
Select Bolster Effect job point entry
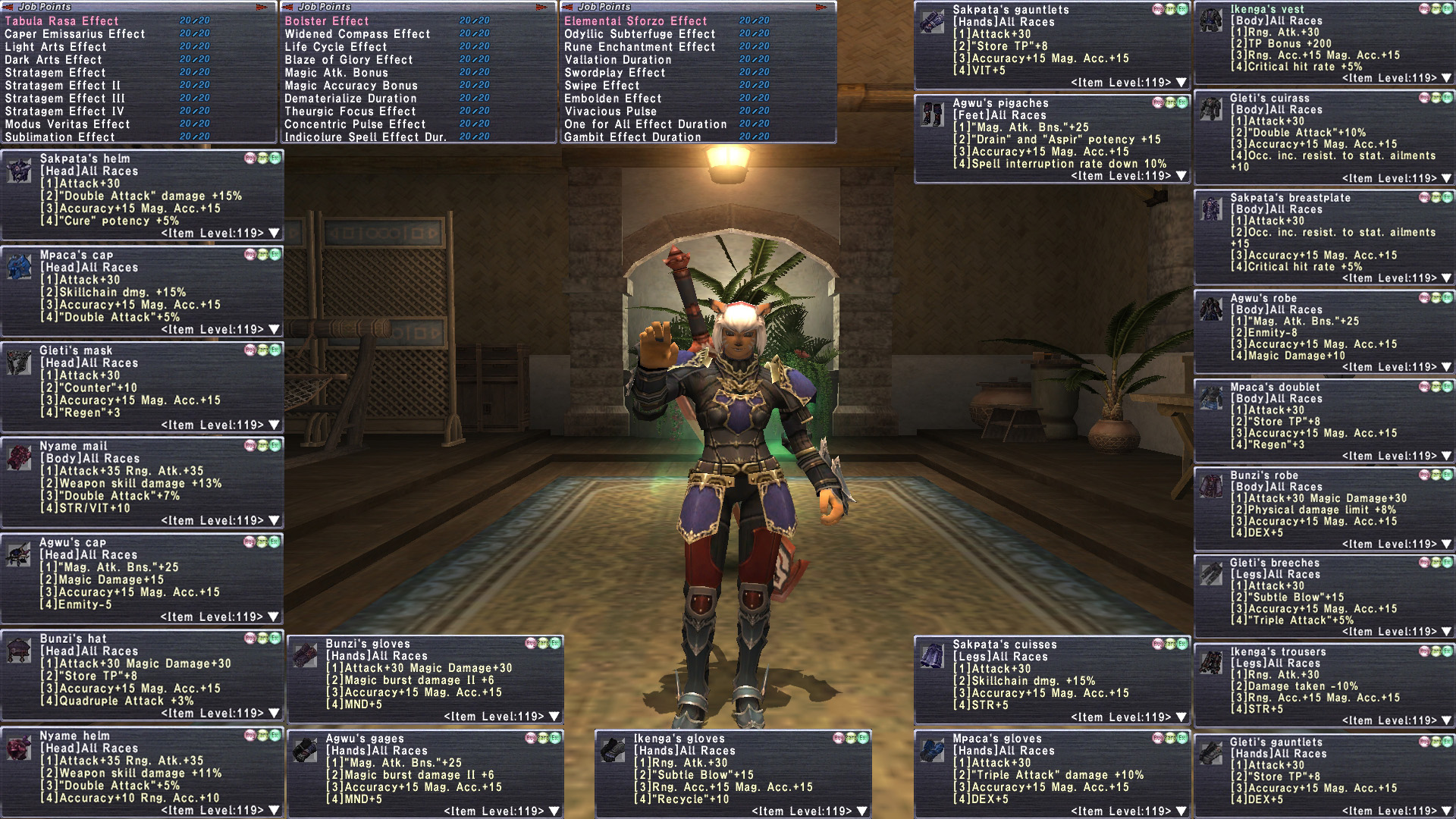click(x=327, y=21)
